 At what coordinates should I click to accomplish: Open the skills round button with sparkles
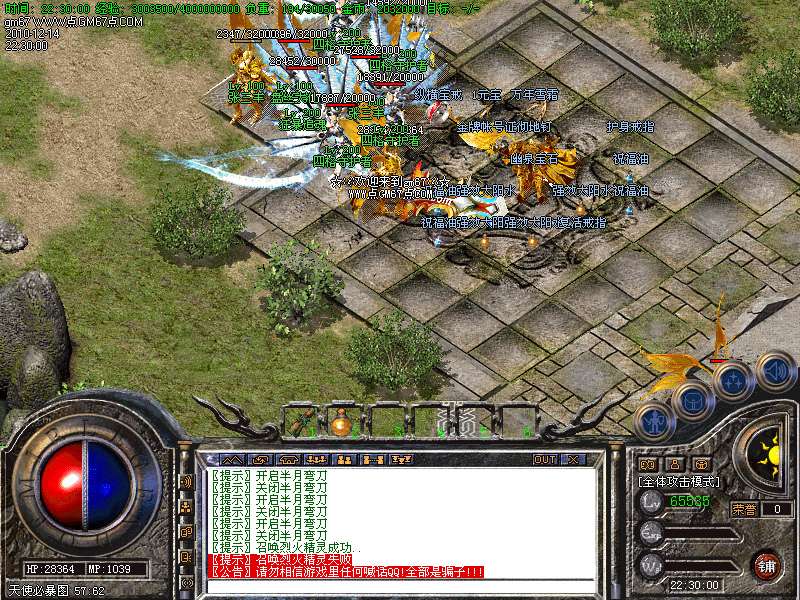point(733,381)
